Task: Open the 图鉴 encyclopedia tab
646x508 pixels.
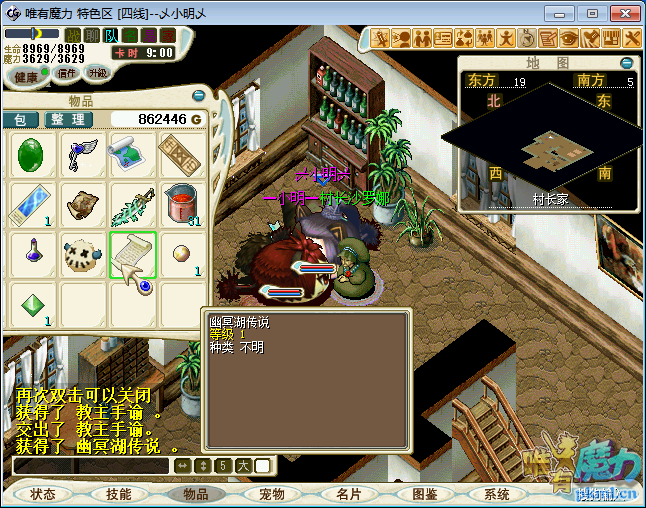Action: 425,494
